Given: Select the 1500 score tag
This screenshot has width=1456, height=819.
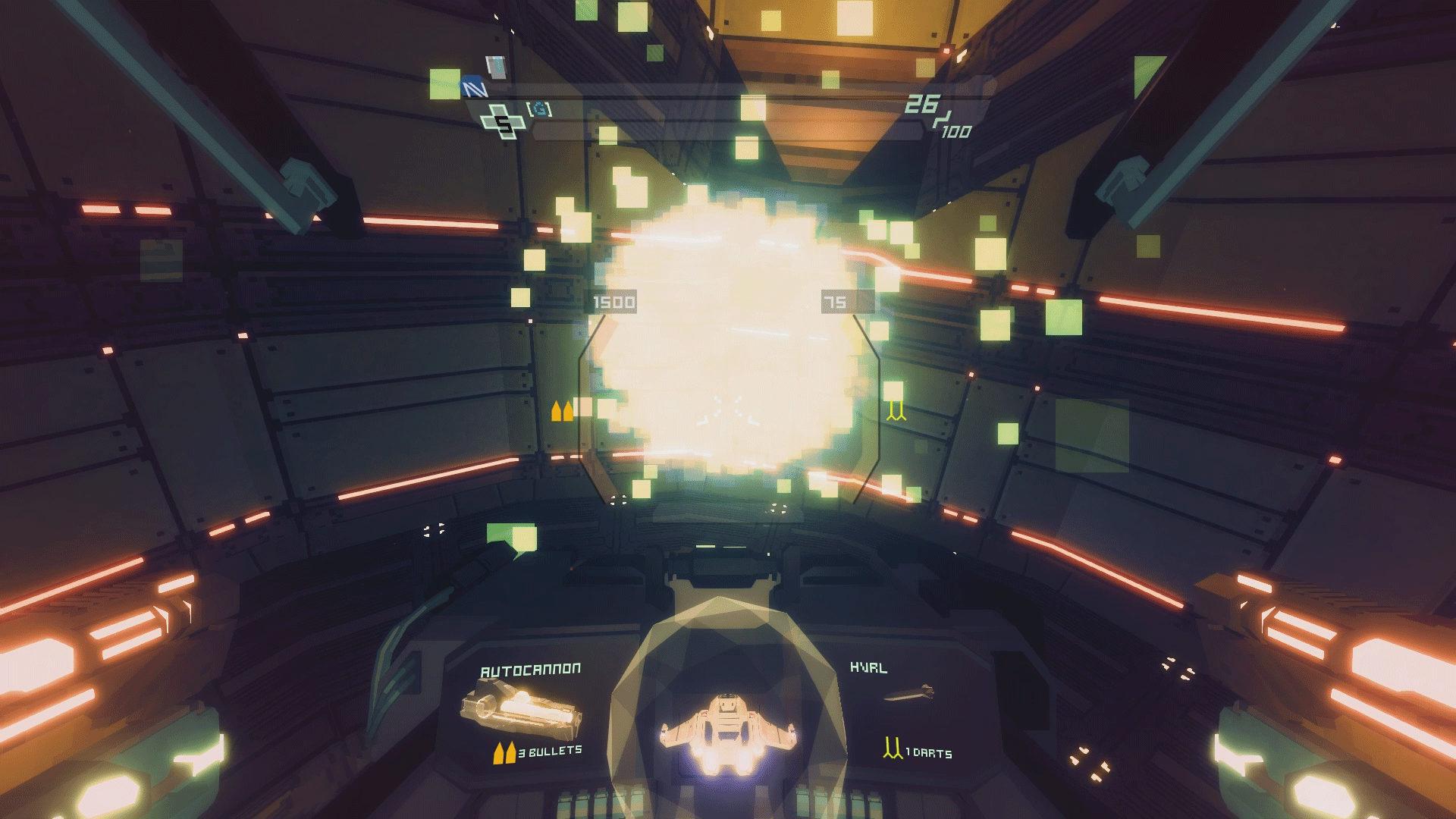Looking at the screenshot, I should tap(614, 301).
